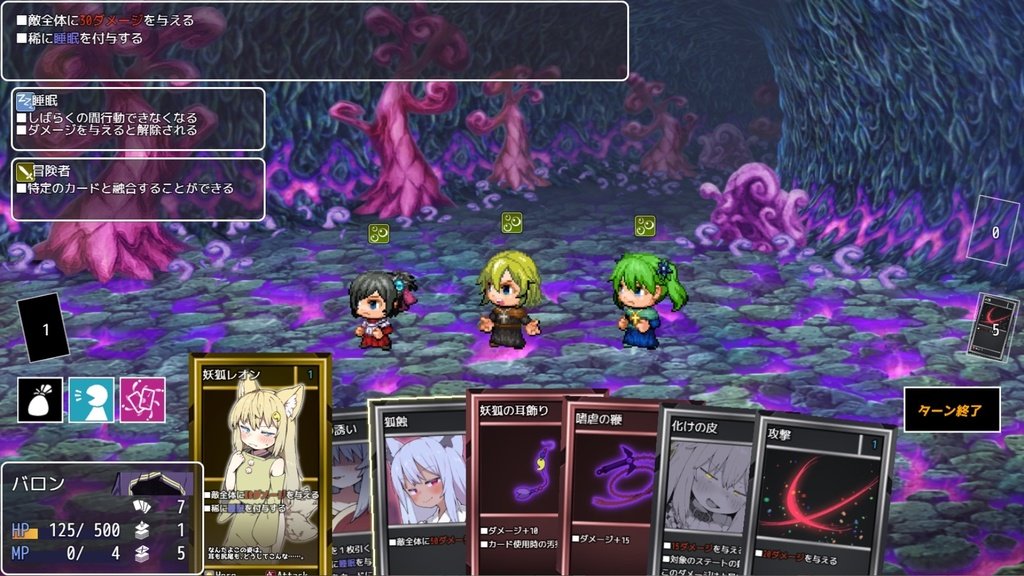
Task: Open the item bag icon
Action: (40, 400)
